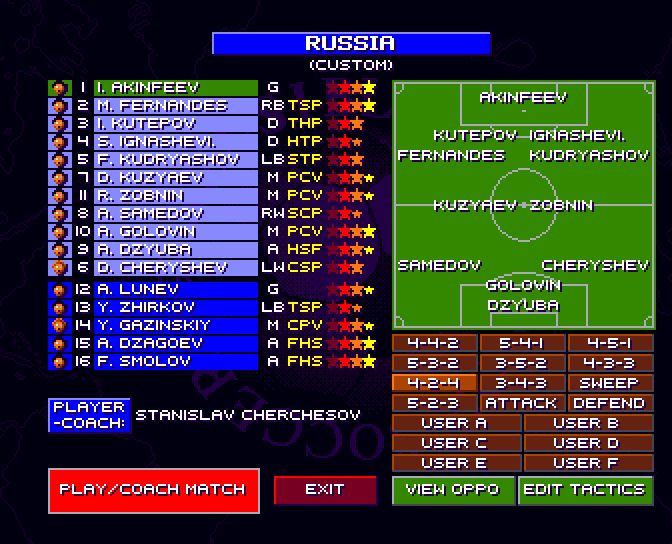
Task: Set tactics to Attack
Action: tap(521, 403)
